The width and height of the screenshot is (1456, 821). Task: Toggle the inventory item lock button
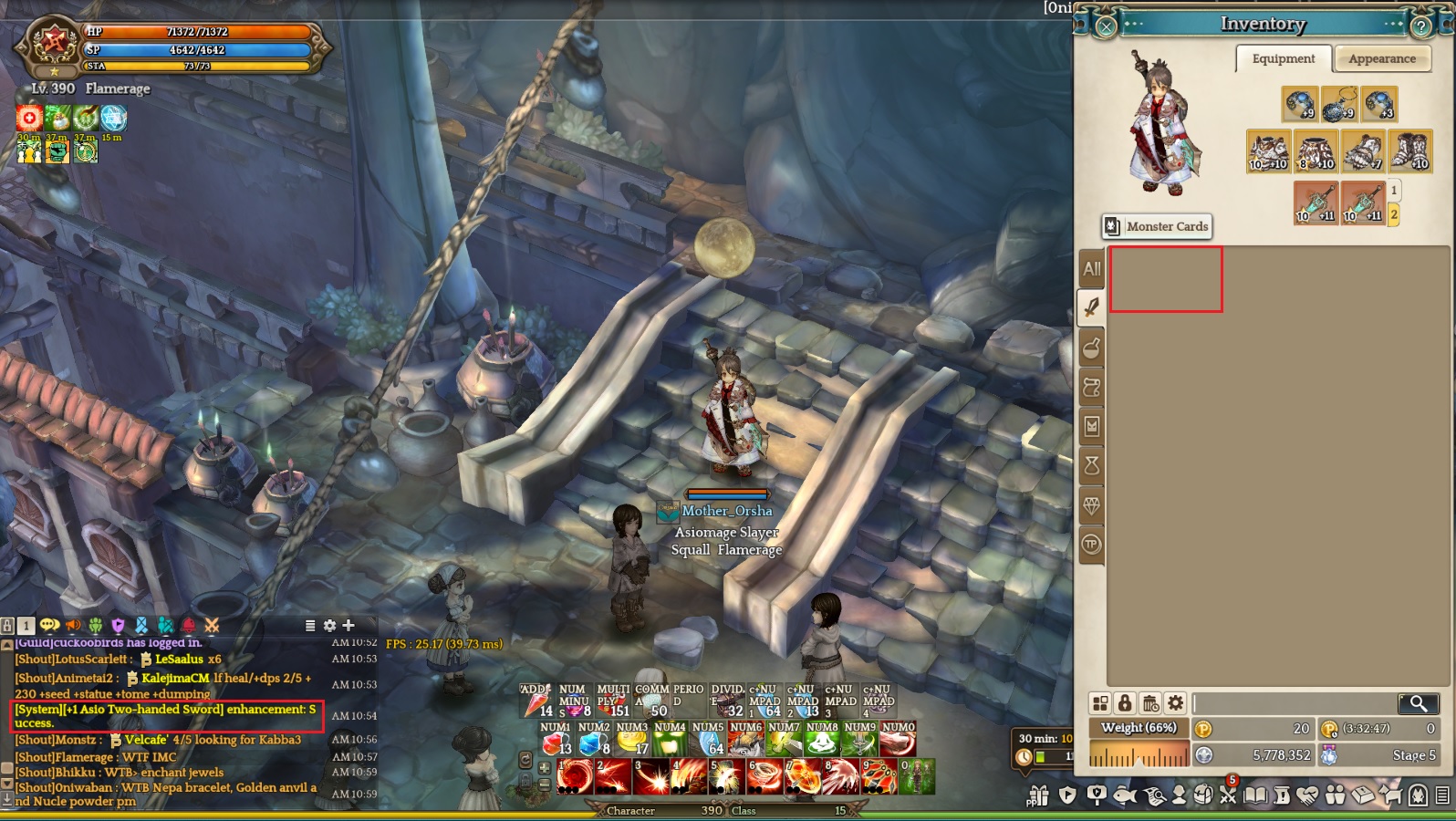(1125, 703)
